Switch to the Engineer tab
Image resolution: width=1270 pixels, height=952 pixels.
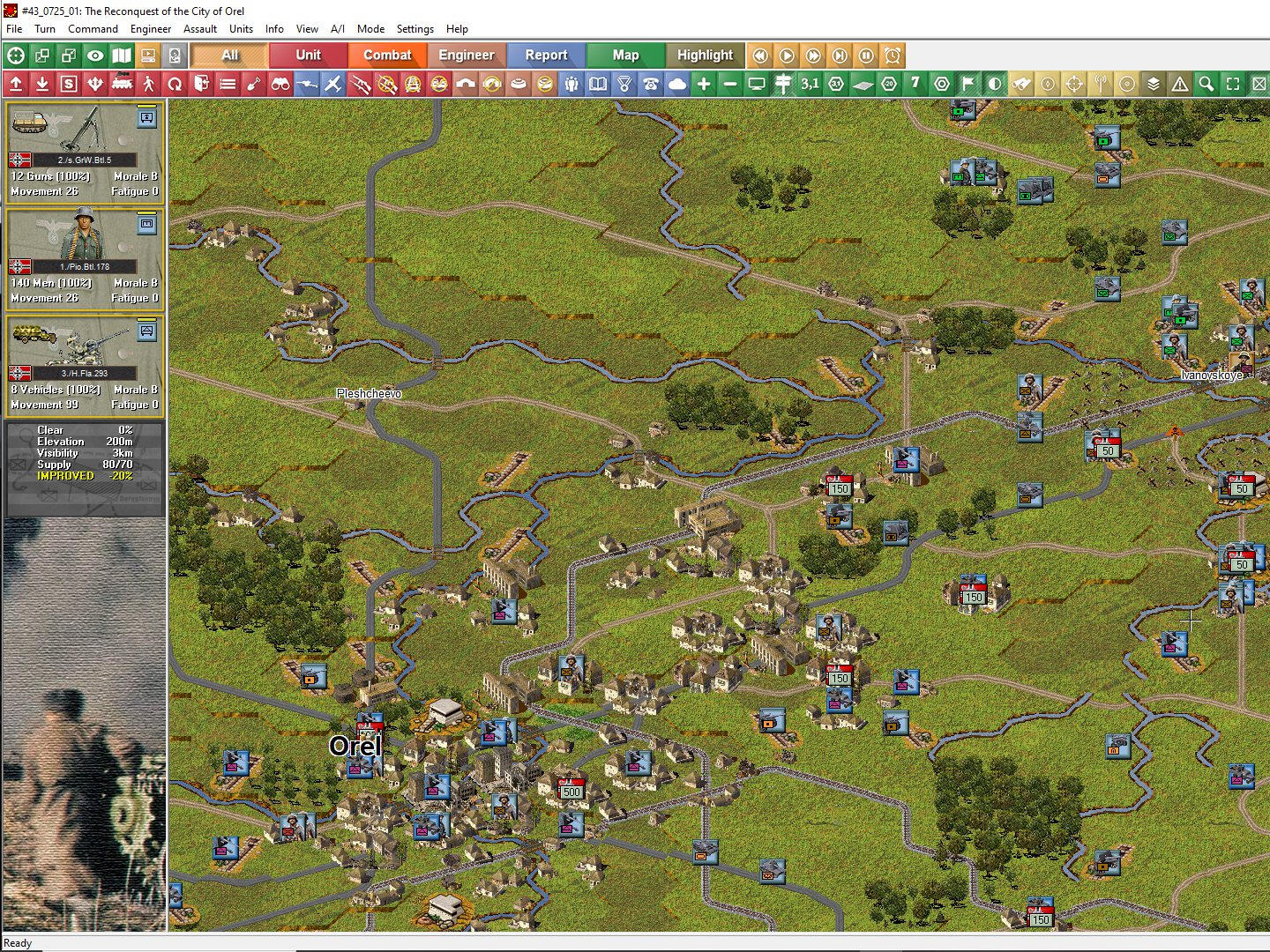[x=467, y=55]
